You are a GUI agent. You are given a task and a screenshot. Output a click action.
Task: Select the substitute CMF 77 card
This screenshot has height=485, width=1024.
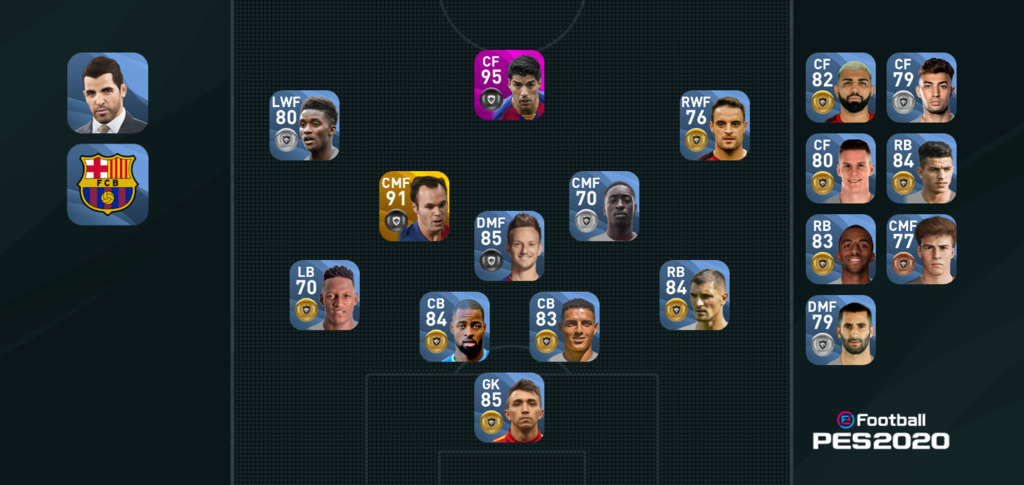tap(921, 250)
